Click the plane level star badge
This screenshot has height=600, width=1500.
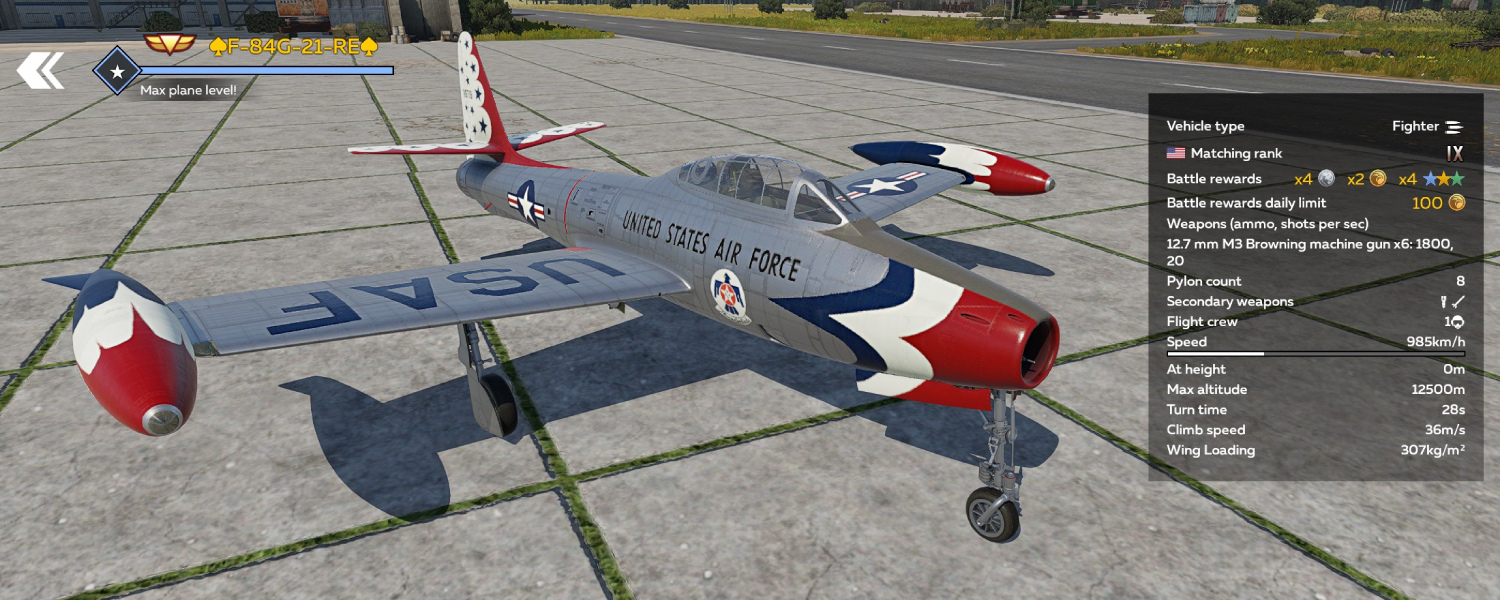[x=117, y=71]
